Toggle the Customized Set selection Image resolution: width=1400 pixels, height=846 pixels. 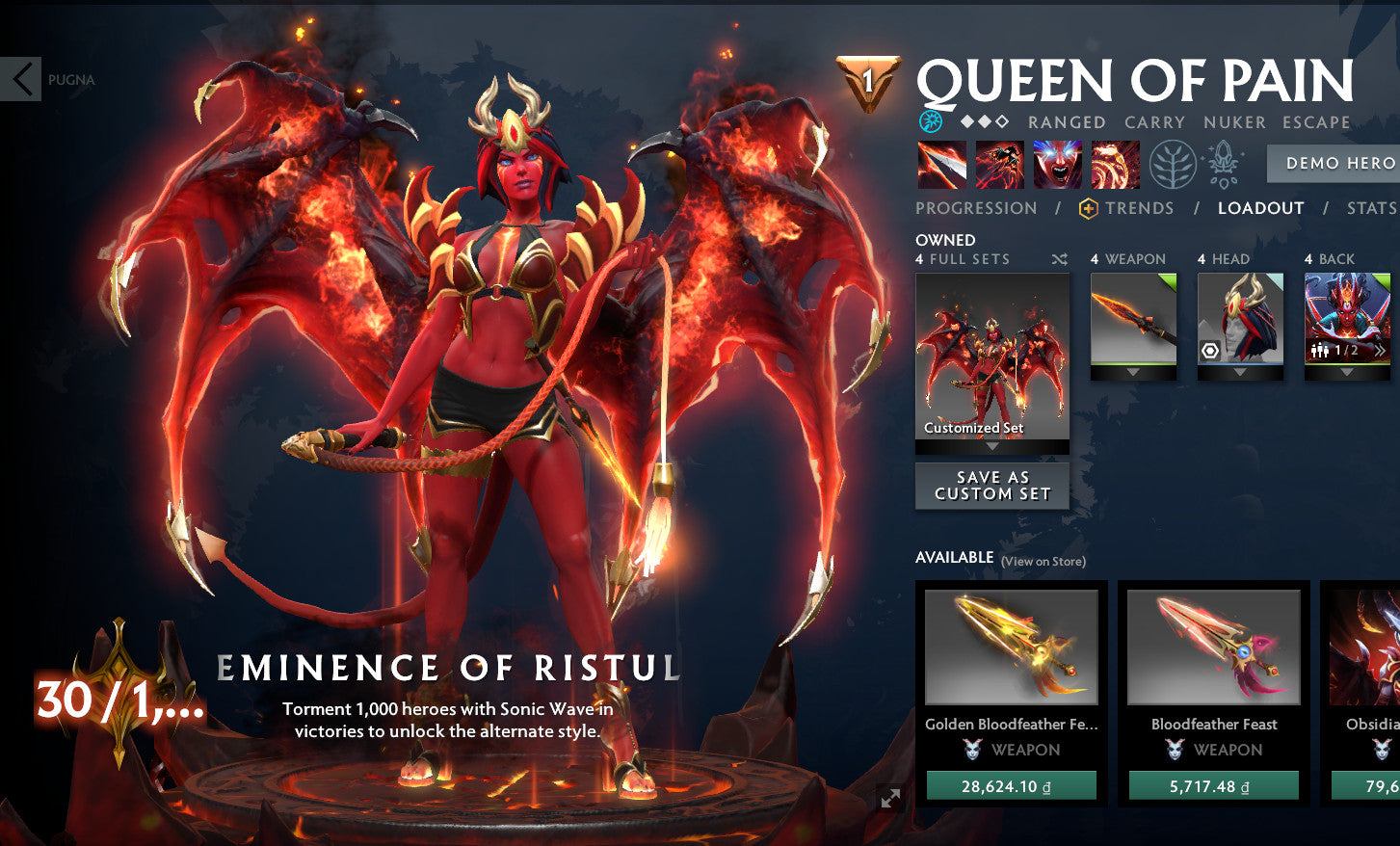pos(991,357)
